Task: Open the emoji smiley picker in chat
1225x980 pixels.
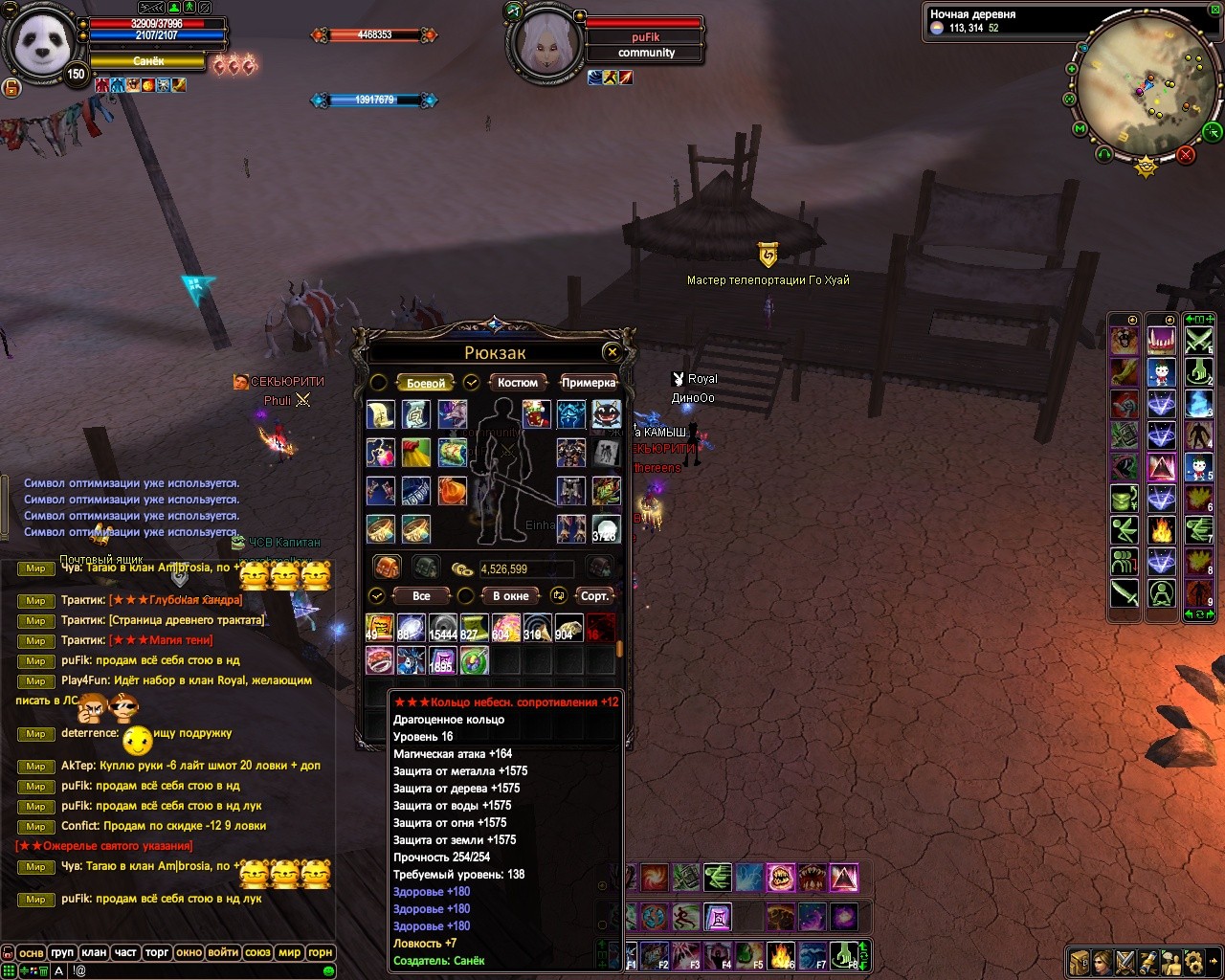Action: 328,970
